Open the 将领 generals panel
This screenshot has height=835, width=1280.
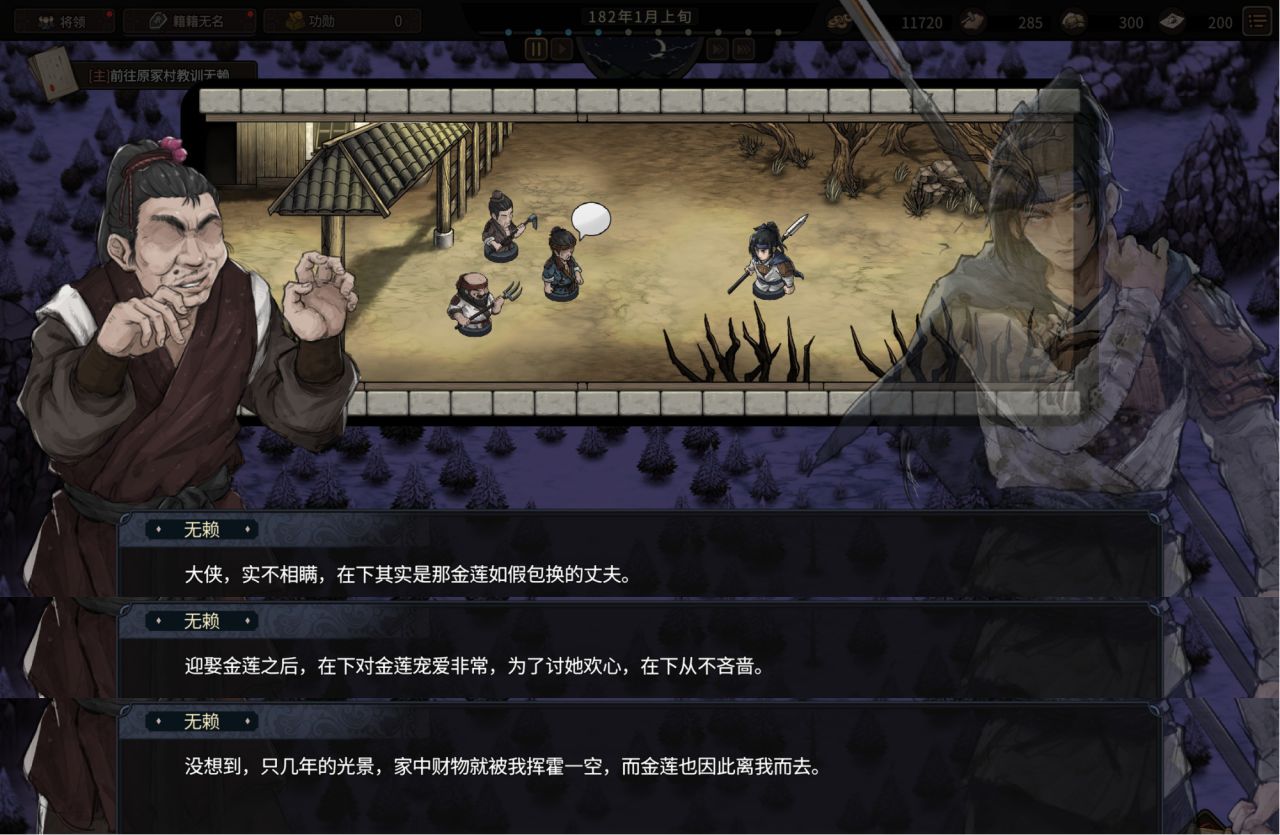tap(60, 21)
